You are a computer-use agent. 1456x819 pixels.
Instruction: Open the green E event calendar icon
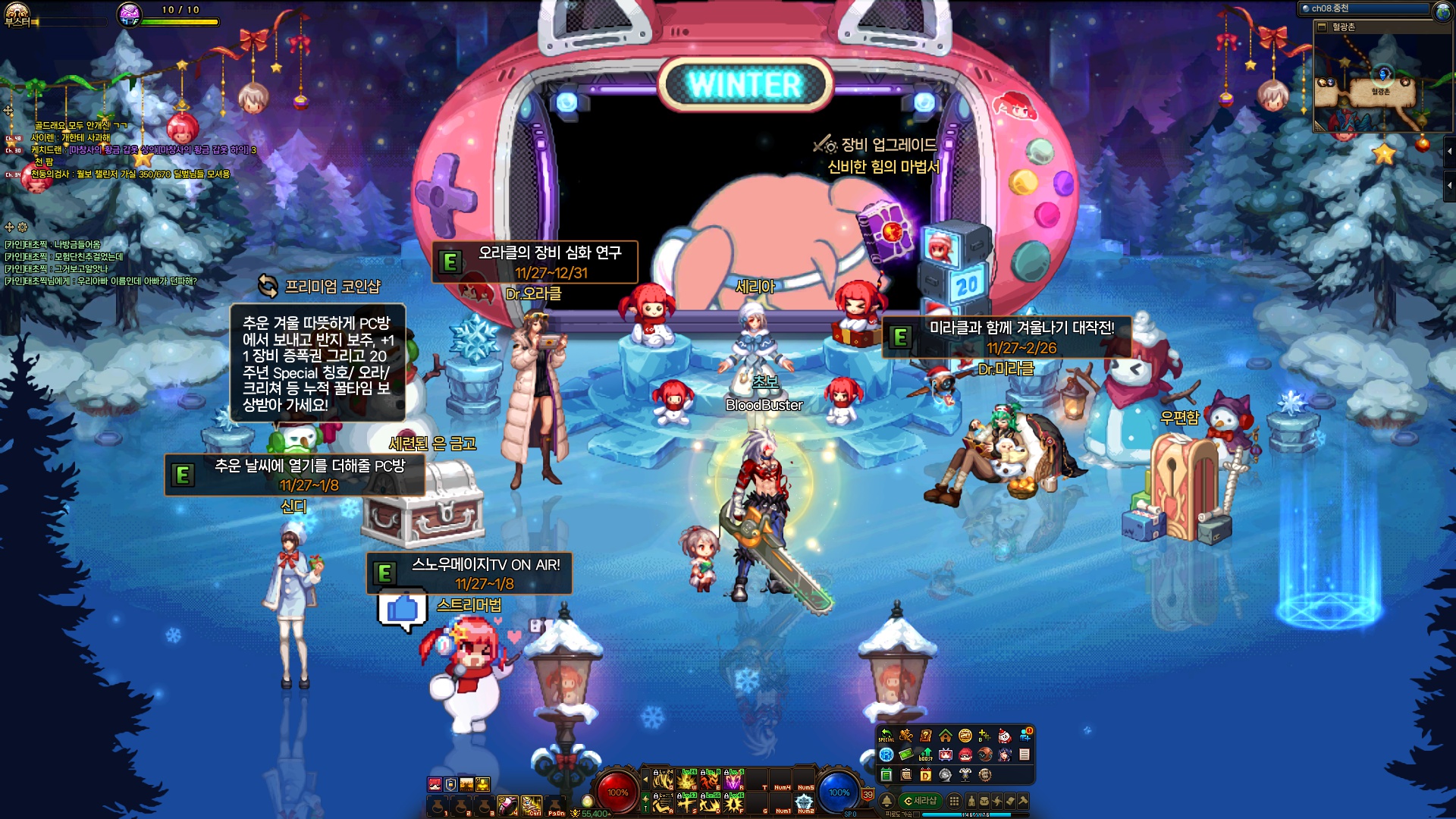tap(886, 775)
